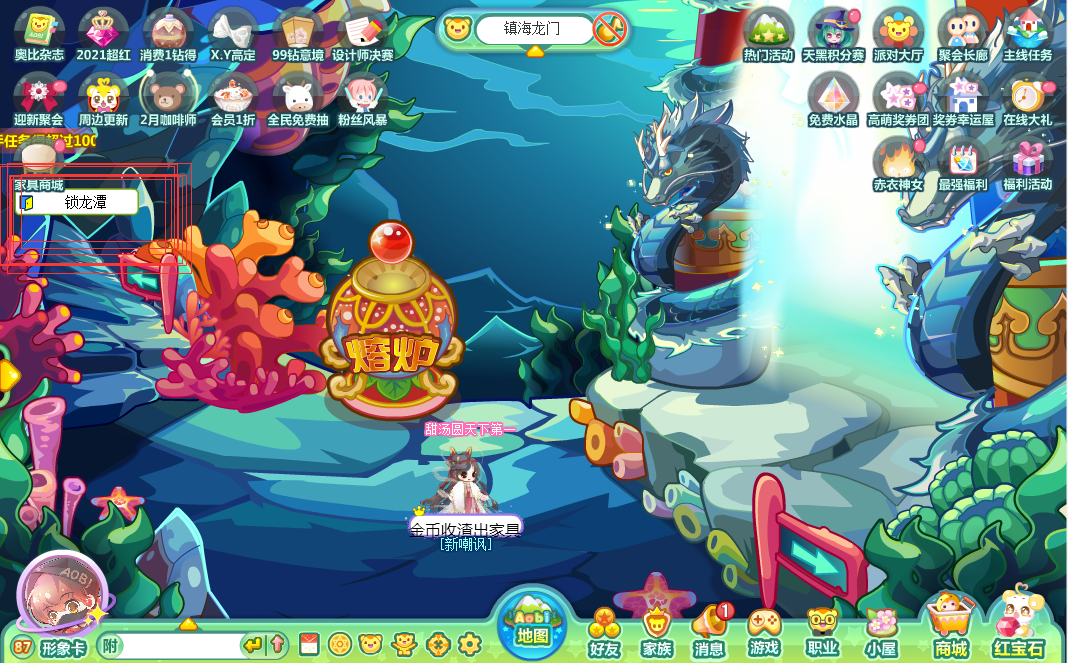This screenshot has width=1068, height=663.
Task: Open the 设计师决赛 event
Action: pyautogui.click(x=362, y=34)
